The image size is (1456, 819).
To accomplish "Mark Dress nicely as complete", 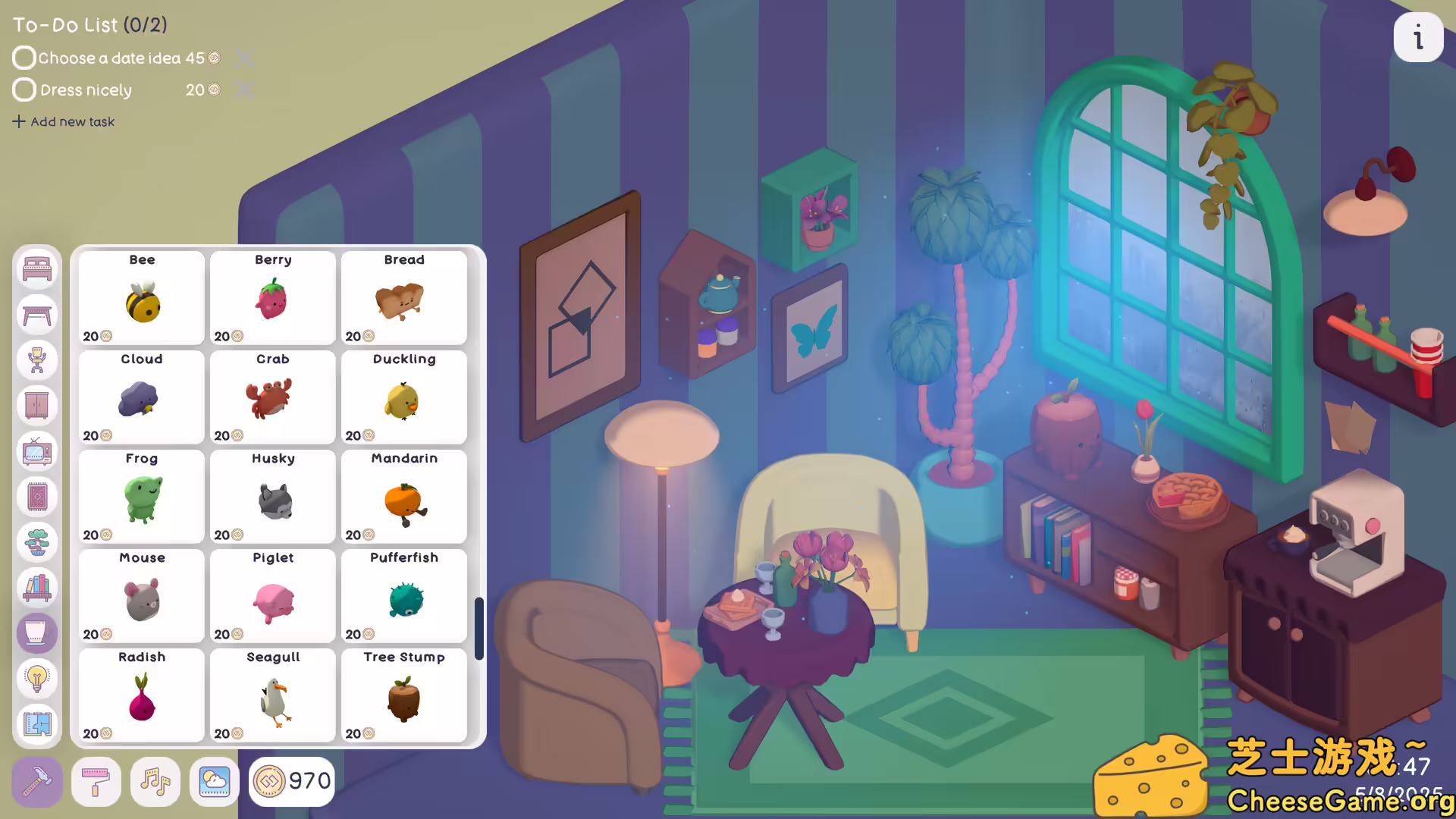I will click(x=24, y=89).
